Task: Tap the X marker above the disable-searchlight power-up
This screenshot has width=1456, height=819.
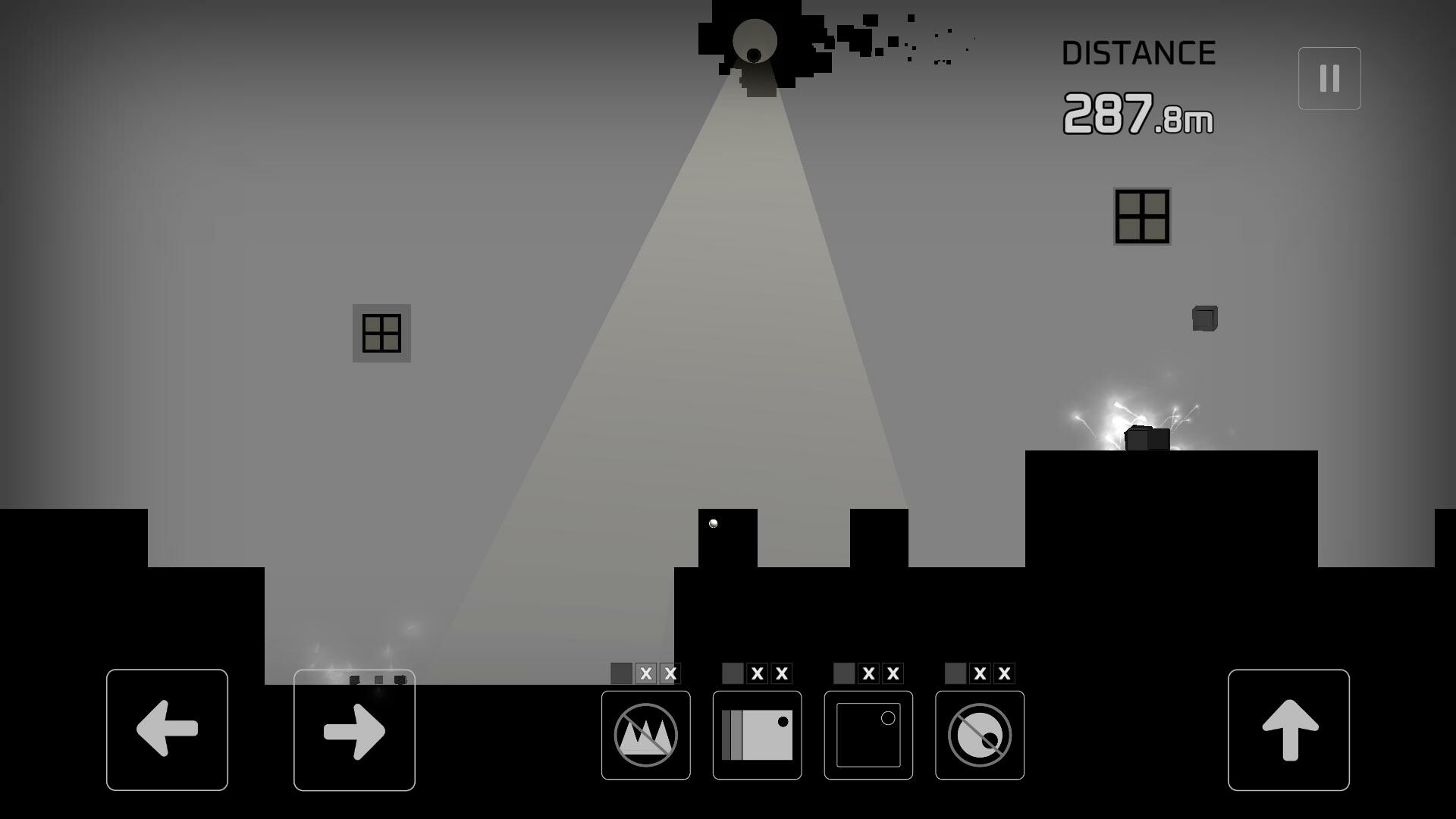Action: [981, 672]
